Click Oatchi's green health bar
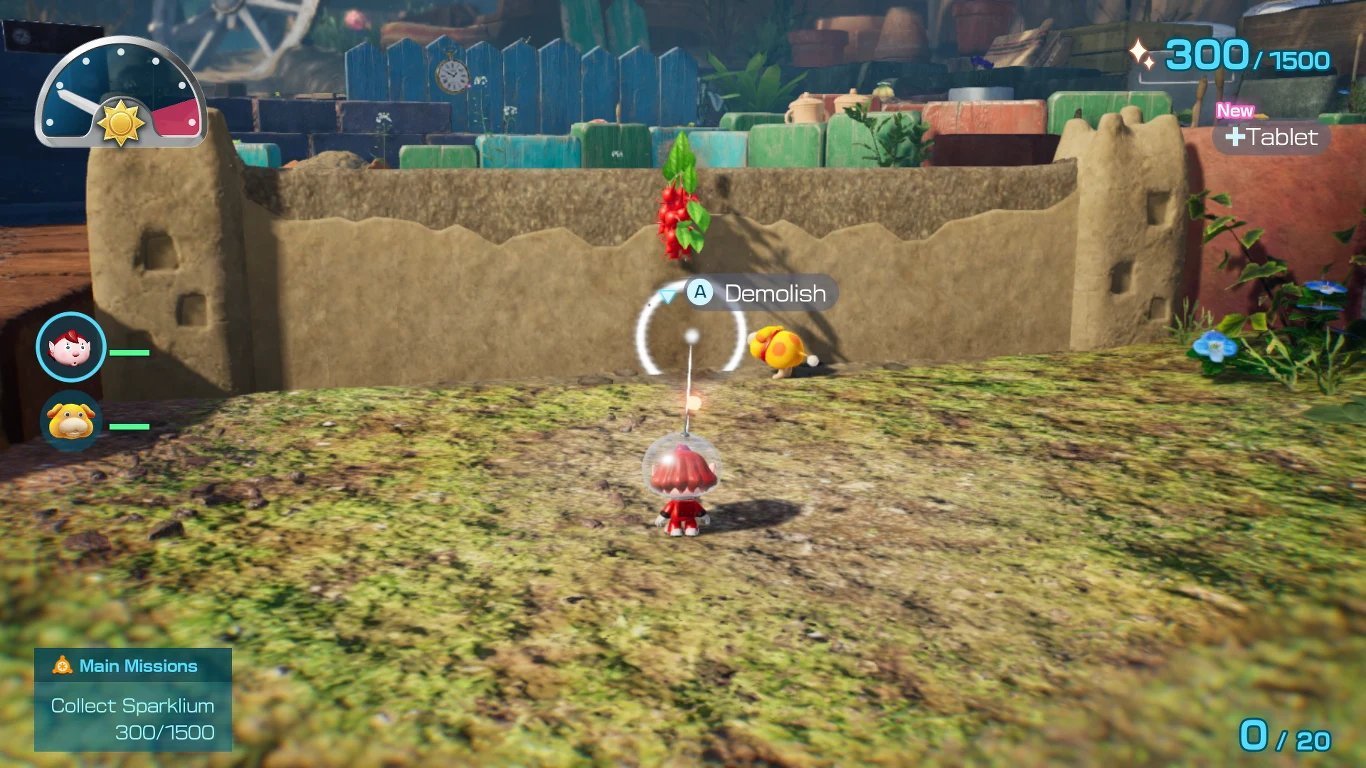This screenshot has width=1366, height=768. pyautogui.click(x=131, y=425)
